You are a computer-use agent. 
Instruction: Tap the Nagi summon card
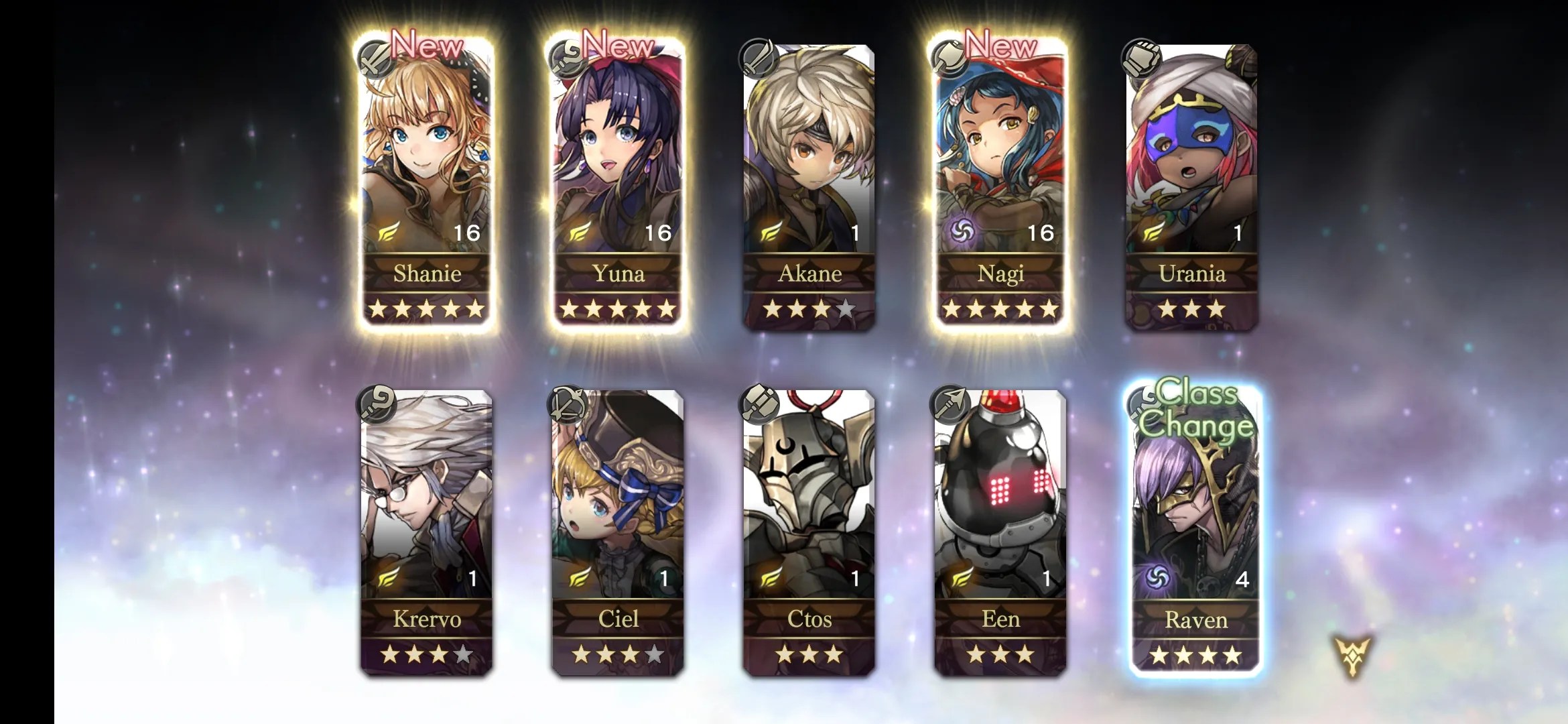(1000, 184)
